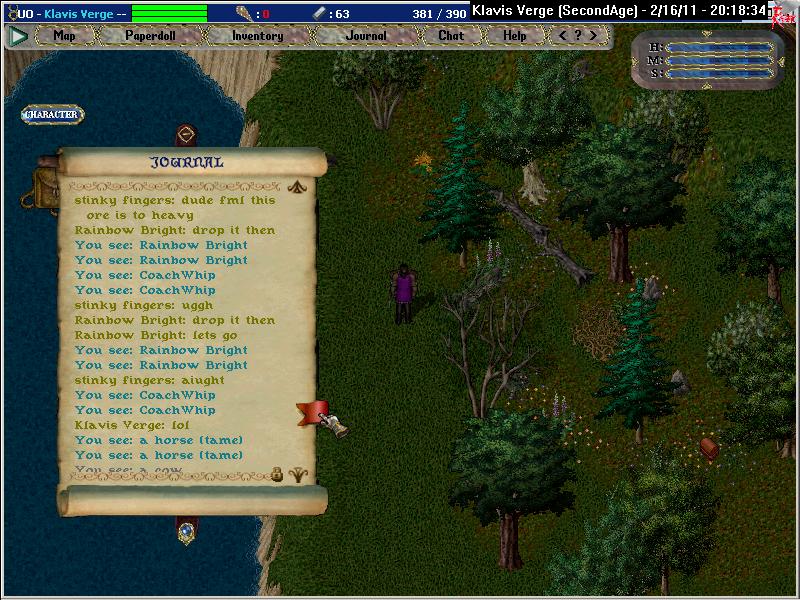Open the Paperdoll window
Screen dimensions: 800x600
coord(149,35)
